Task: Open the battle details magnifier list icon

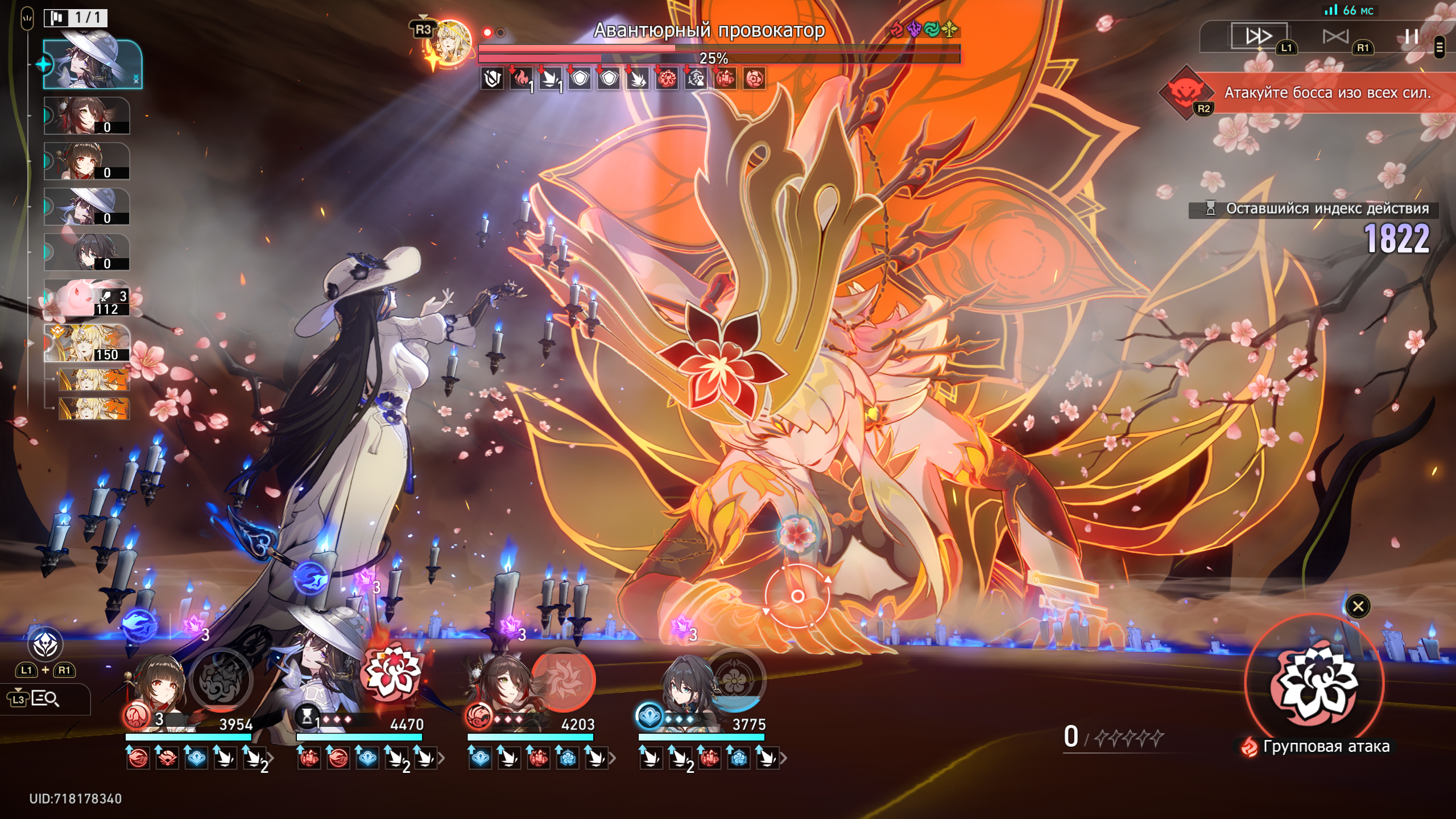Action: 44,698
